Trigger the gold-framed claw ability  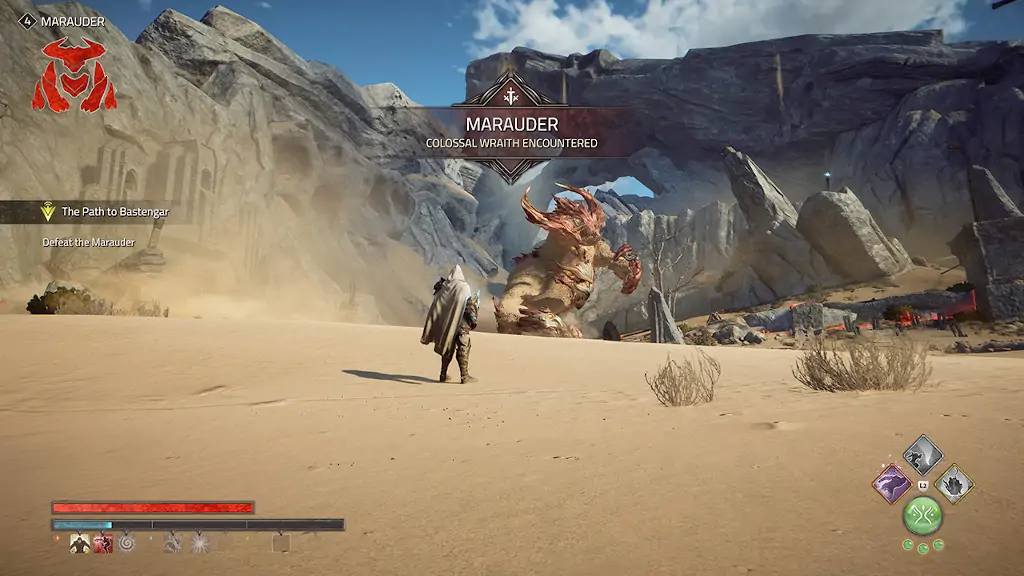(x=955, y=484)
